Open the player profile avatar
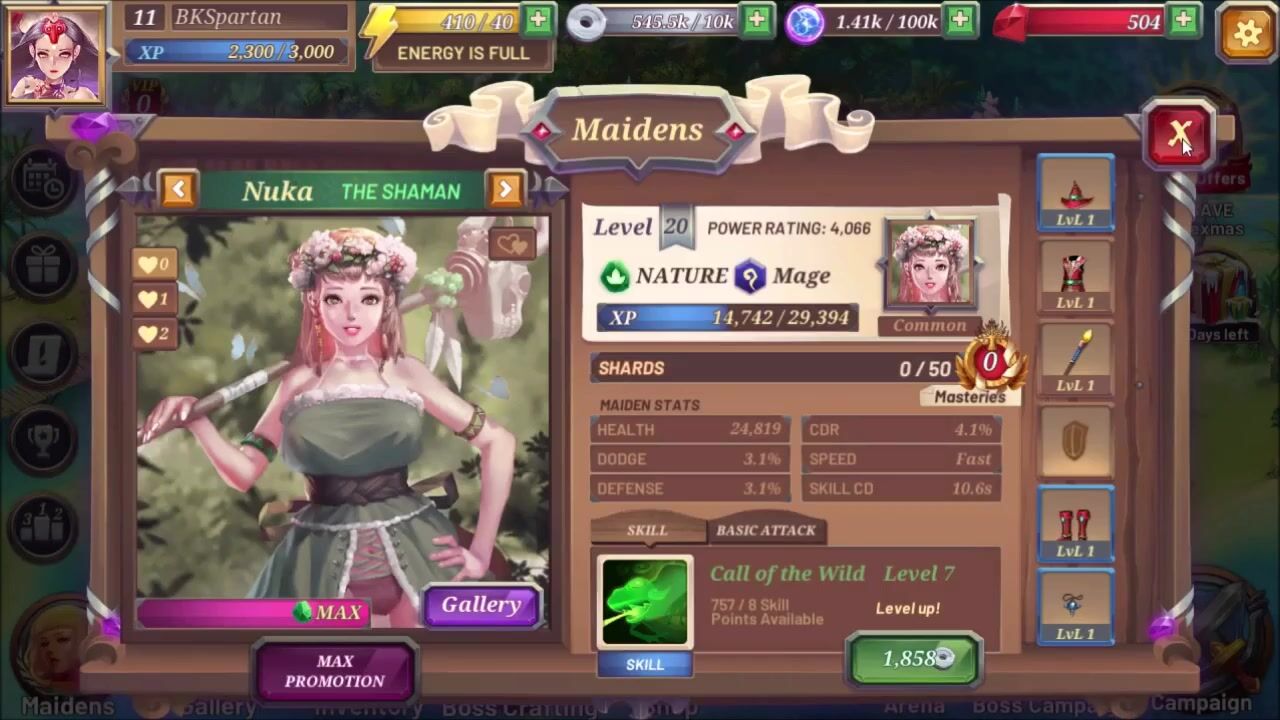1280x720 pixels. [x=56, y=54]
